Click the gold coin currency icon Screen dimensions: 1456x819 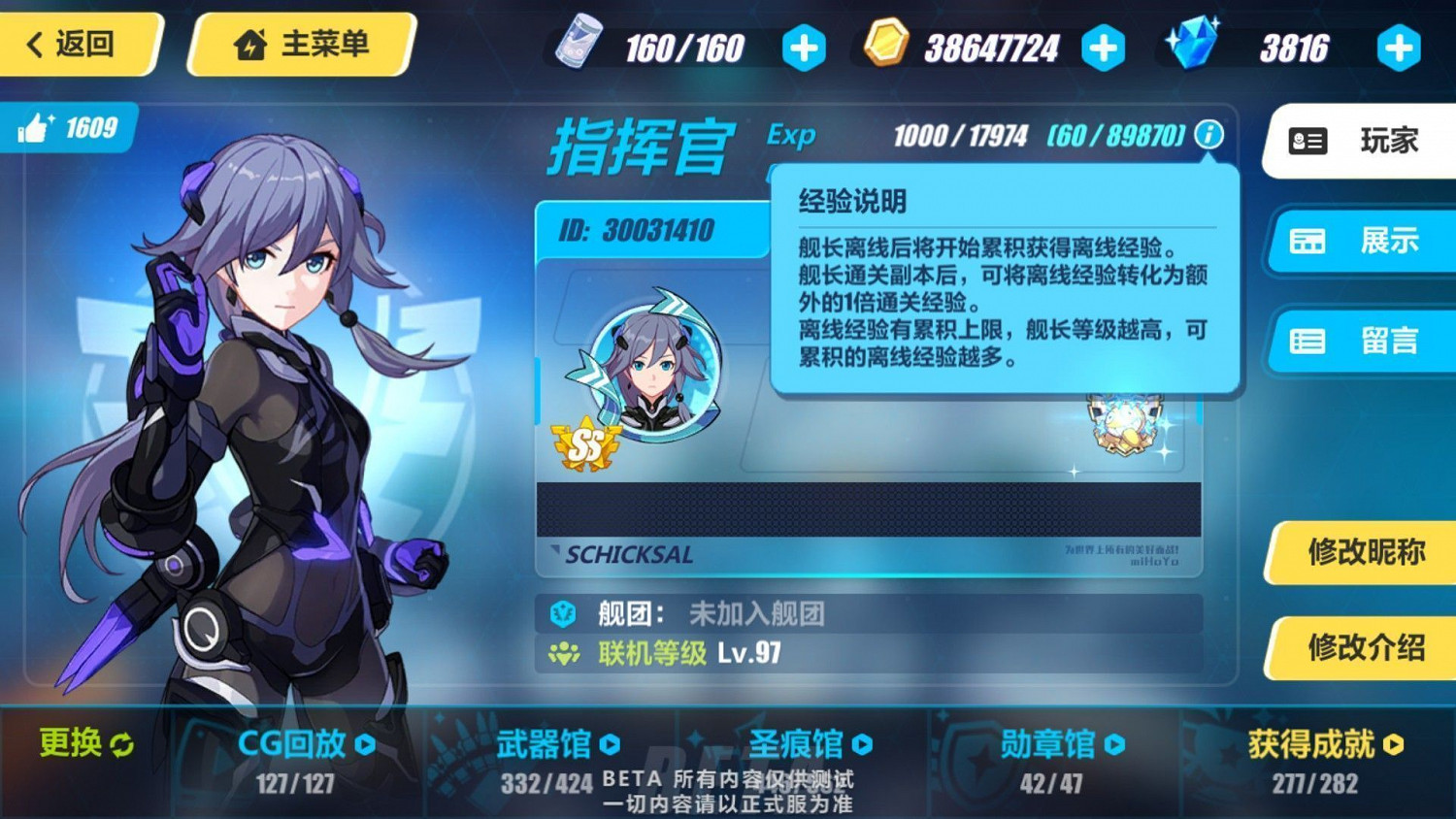885,43
